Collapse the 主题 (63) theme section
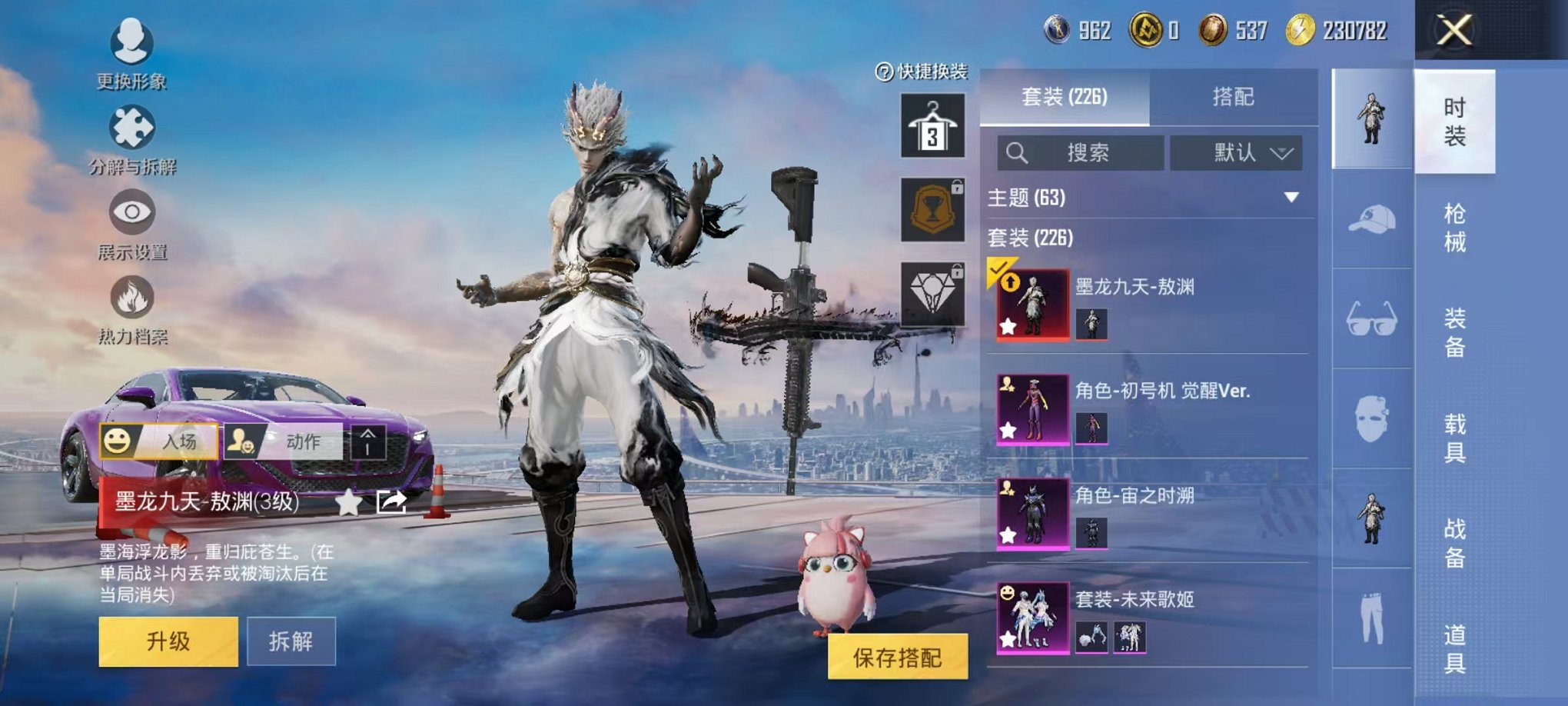1568x706 pixels. [1291, 196]
